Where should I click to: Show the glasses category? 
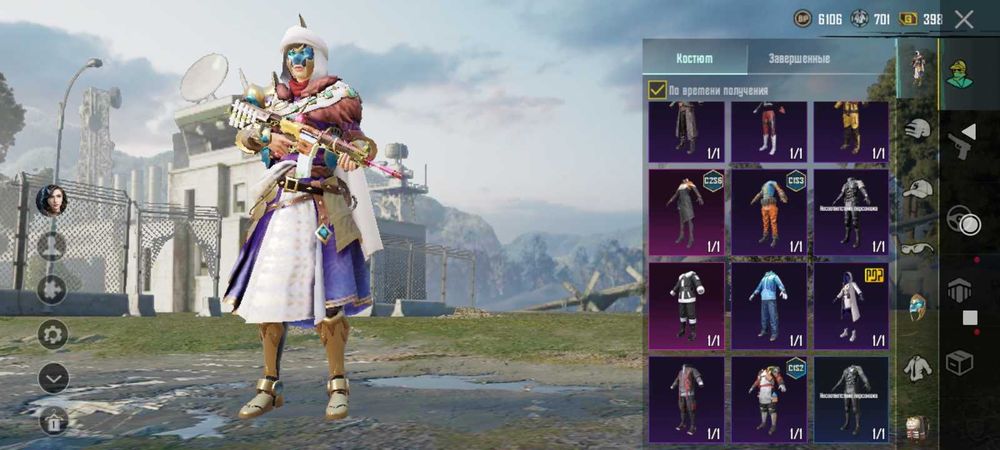click(918, 248)
